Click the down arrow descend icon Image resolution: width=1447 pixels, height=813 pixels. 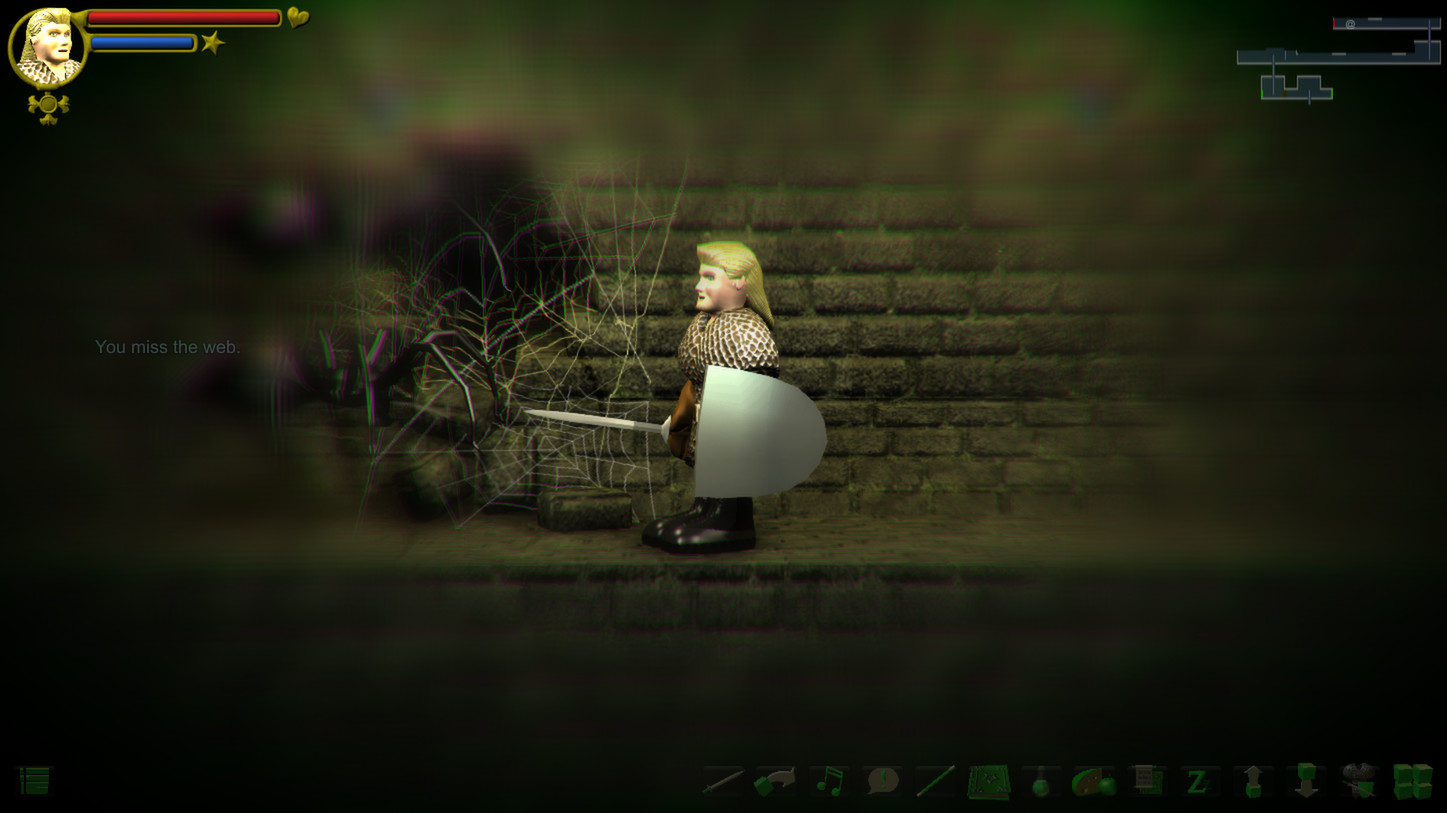(x=1306, y=781)
